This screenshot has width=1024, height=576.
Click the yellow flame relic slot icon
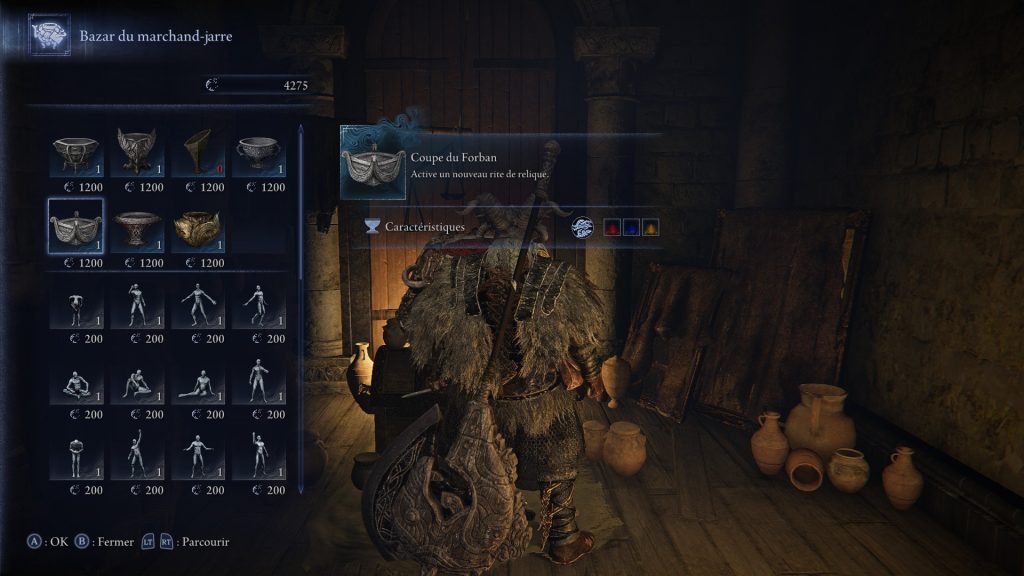pyautogui.click(x=650, y=228)
